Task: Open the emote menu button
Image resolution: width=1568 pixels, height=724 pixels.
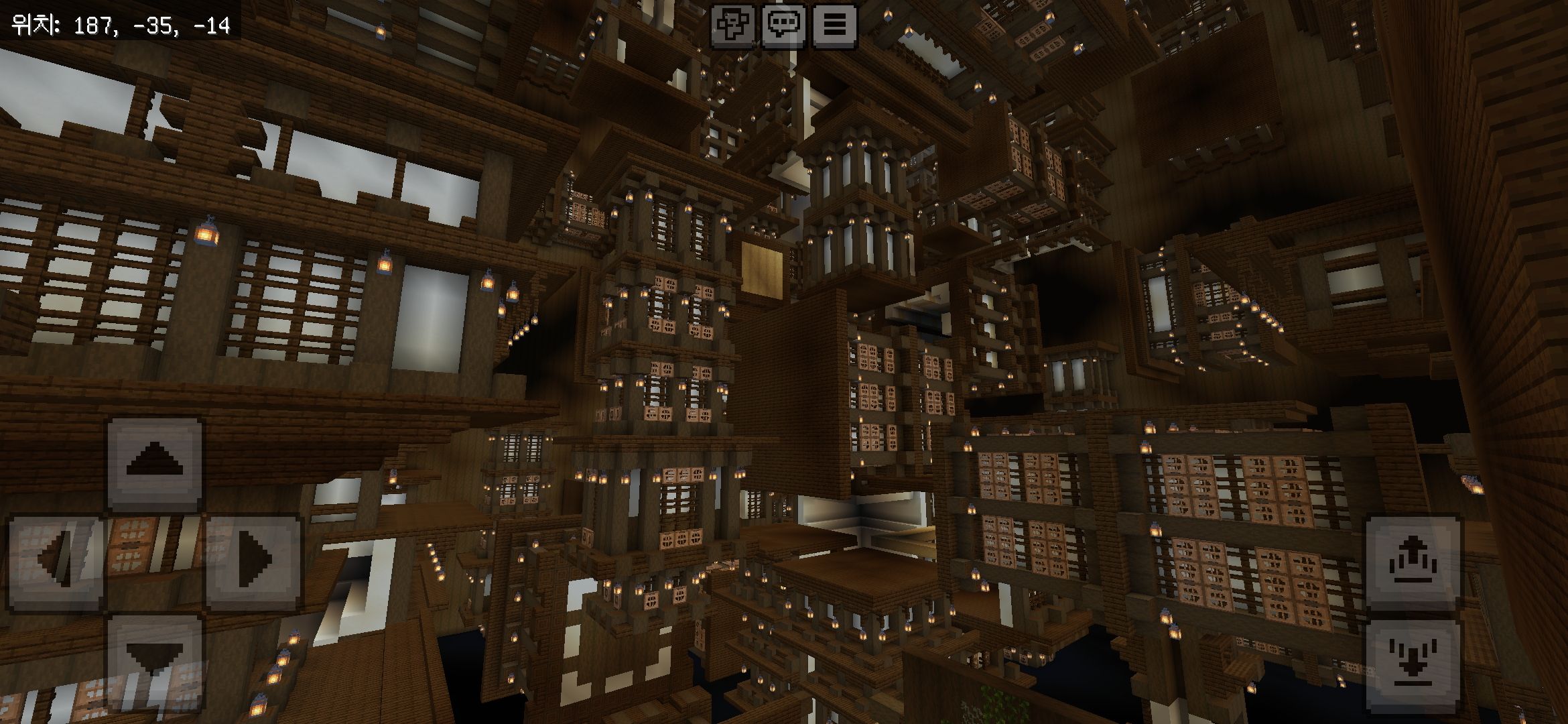Action: (x=732, y=25)
